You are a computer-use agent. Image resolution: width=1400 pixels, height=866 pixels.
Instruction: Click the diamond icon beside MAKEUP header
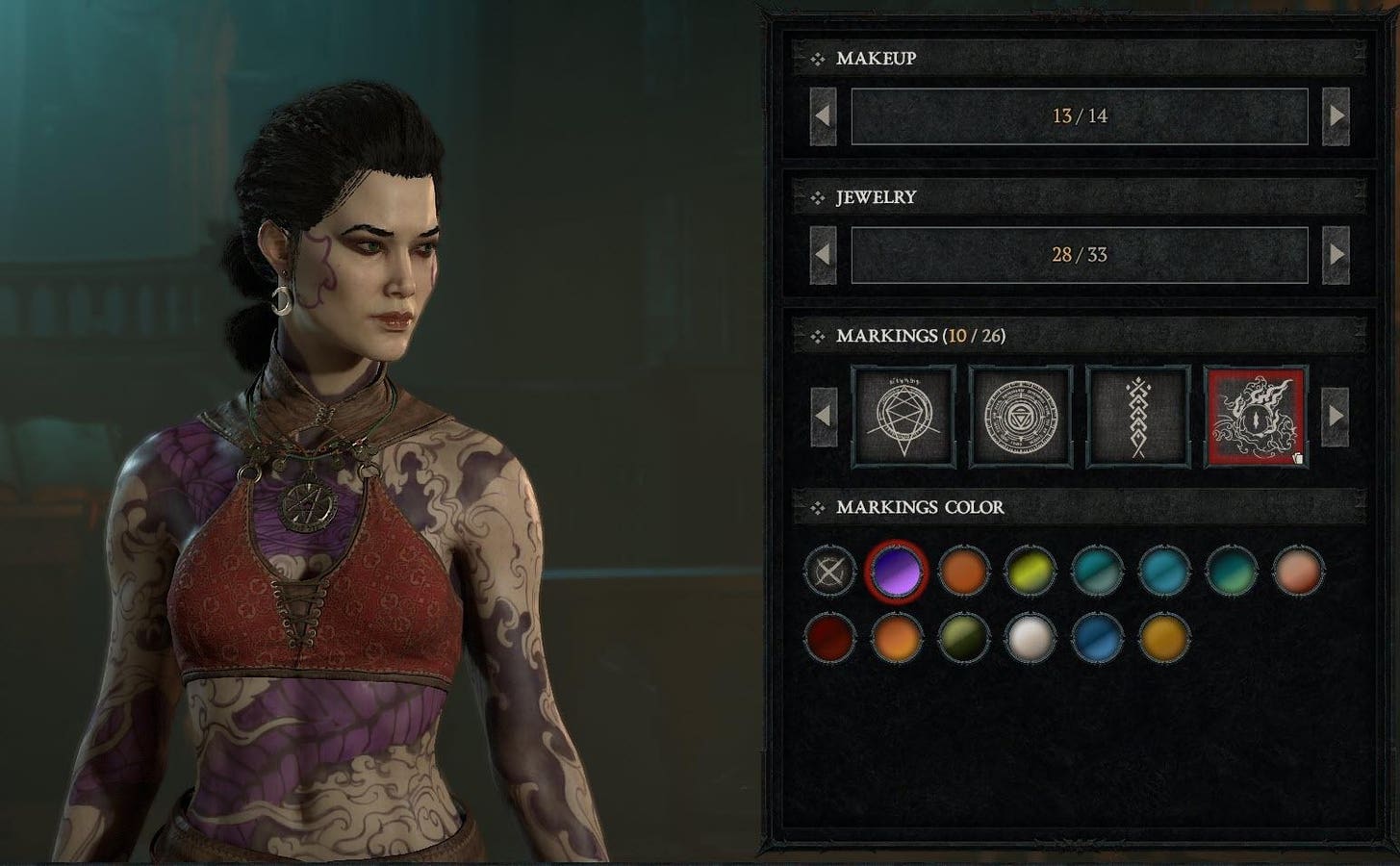tap(818, 58)
